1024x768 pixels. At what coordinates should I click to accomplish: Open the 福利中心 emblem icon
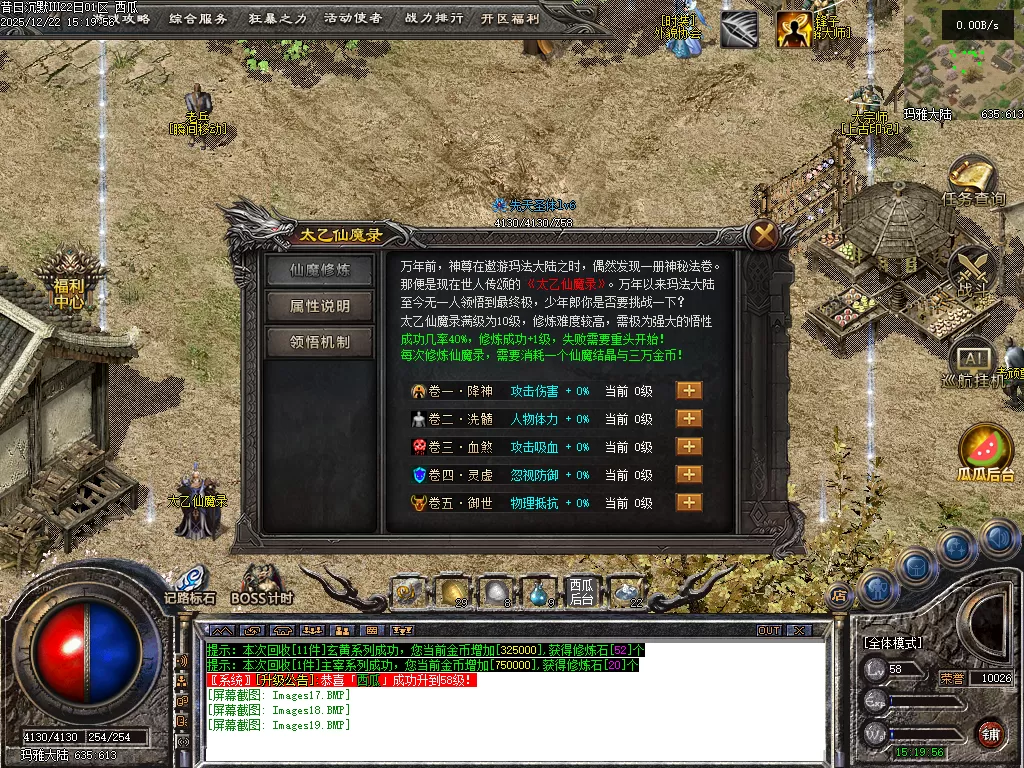(70, 280)
